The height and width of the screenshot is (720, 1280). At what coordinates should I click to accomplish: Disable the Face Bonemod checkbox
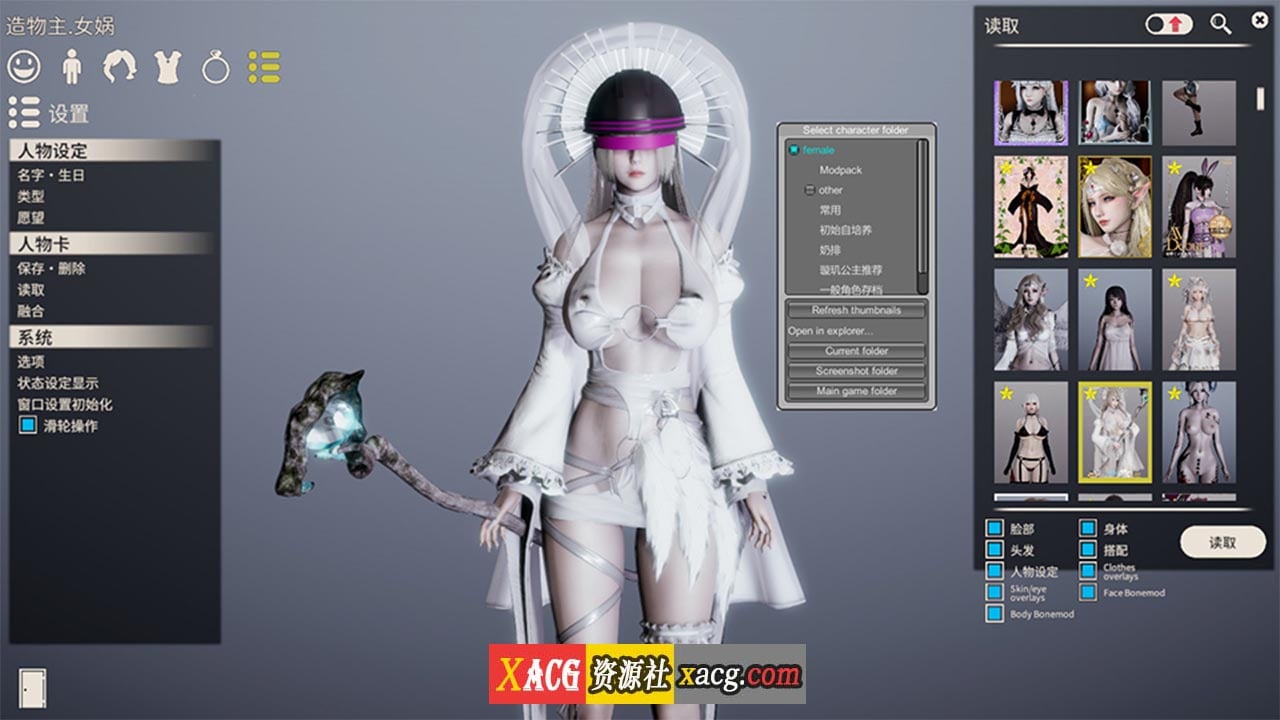[1089, 593]
